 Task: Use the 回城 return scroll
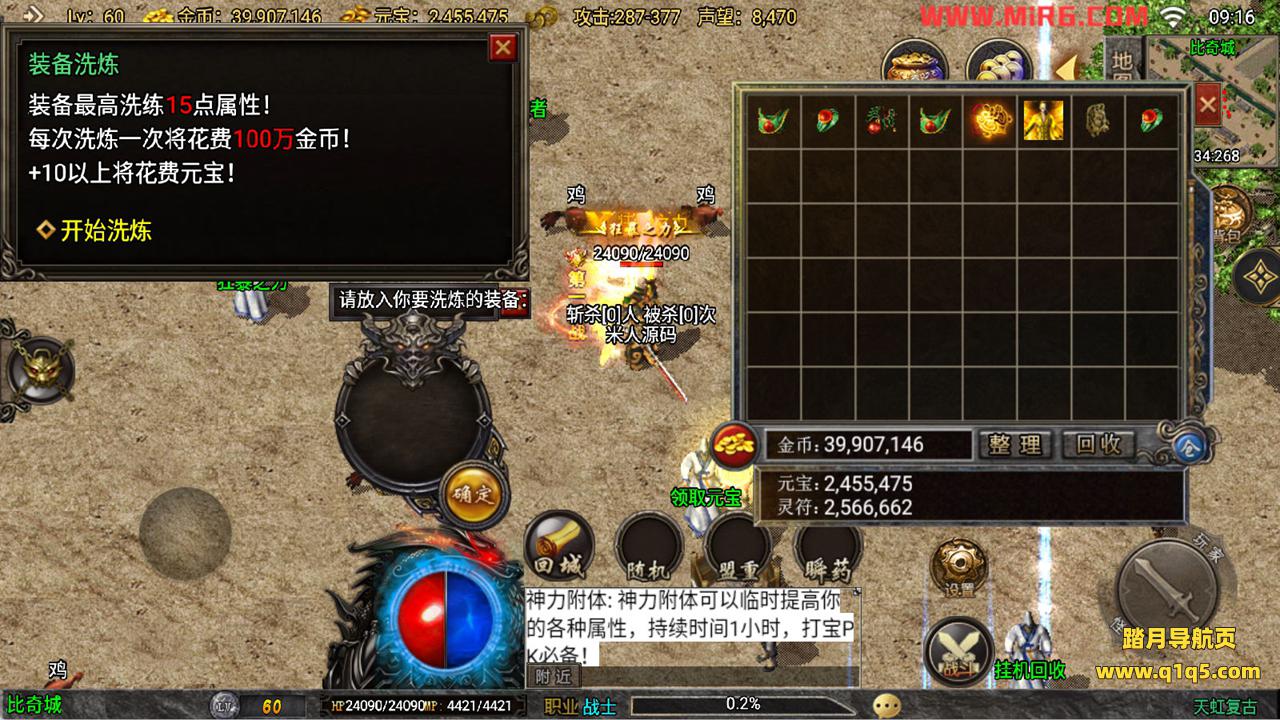559,548
